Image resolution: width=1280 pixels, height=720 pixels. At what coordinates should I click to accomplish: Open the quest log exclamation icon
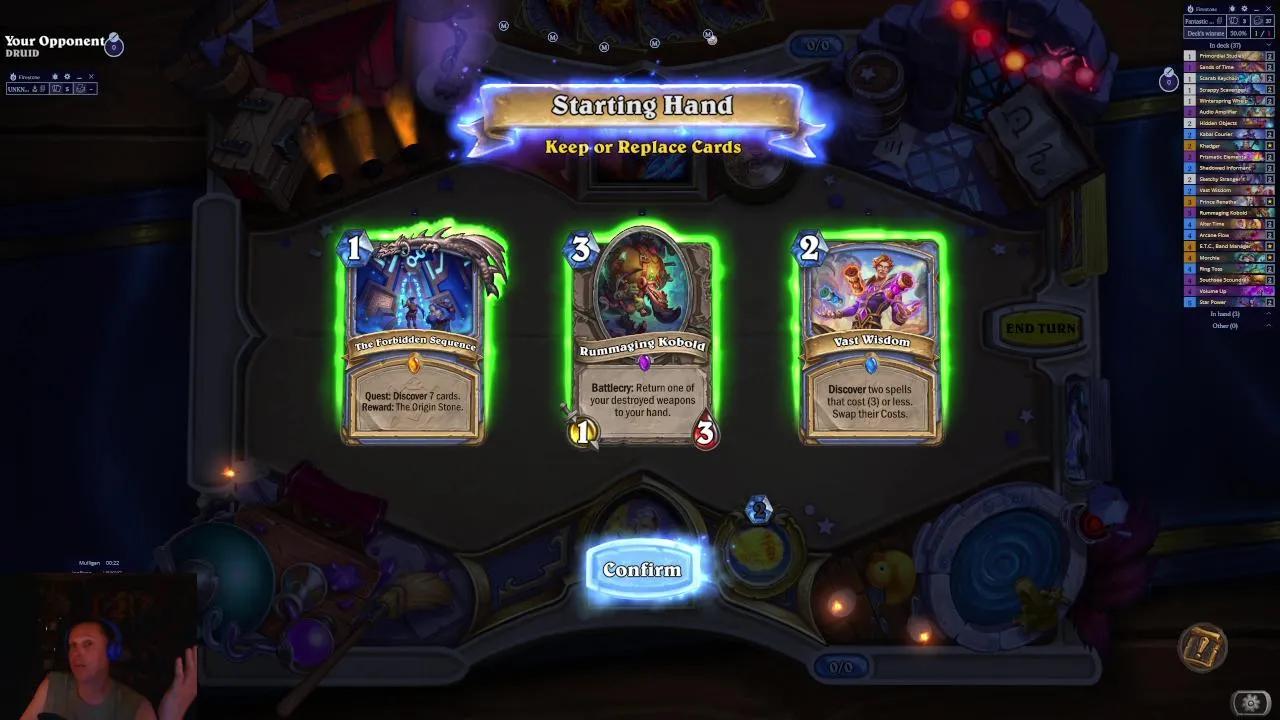click(1202, 648)
